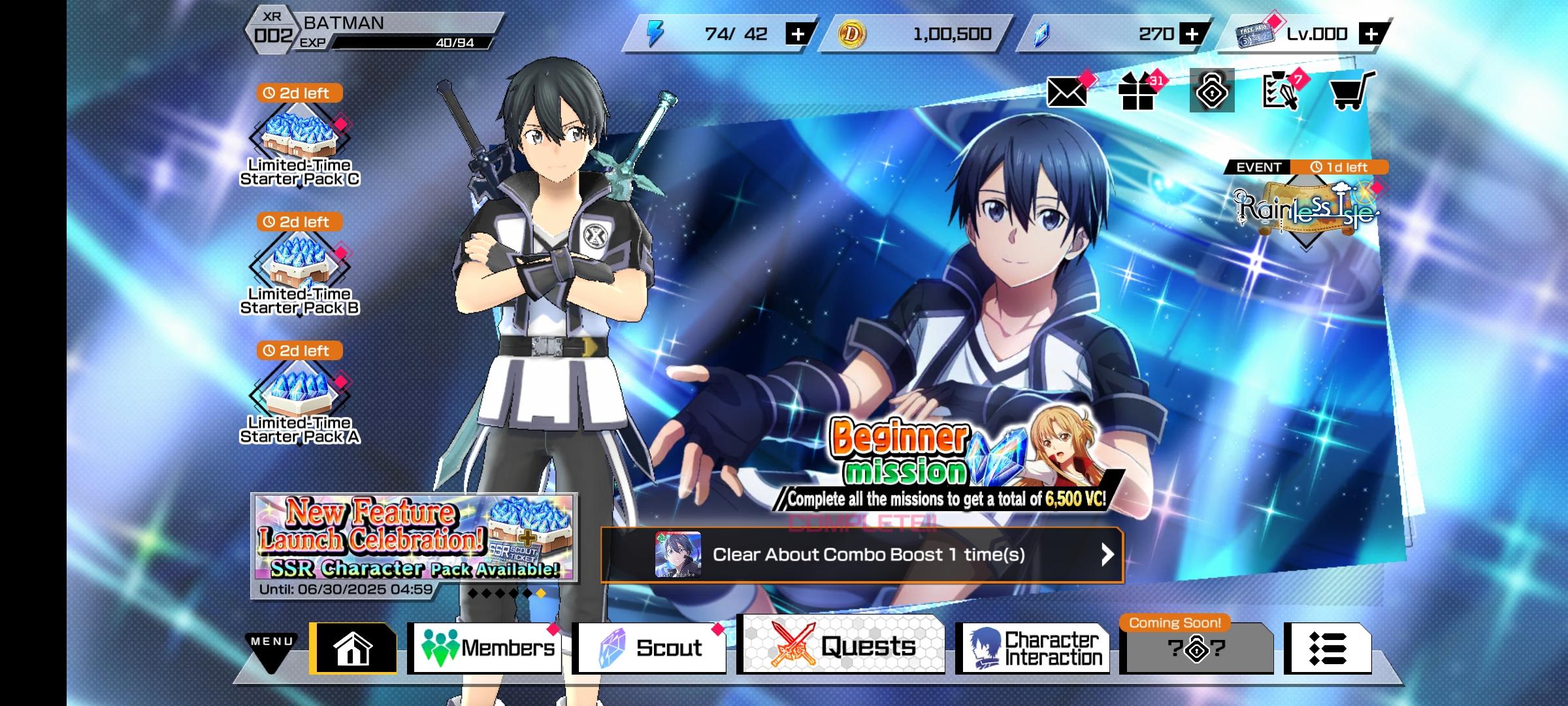1568x706 pixels.
Task: Select the Quests menu
Action: [x=842, y=646]
